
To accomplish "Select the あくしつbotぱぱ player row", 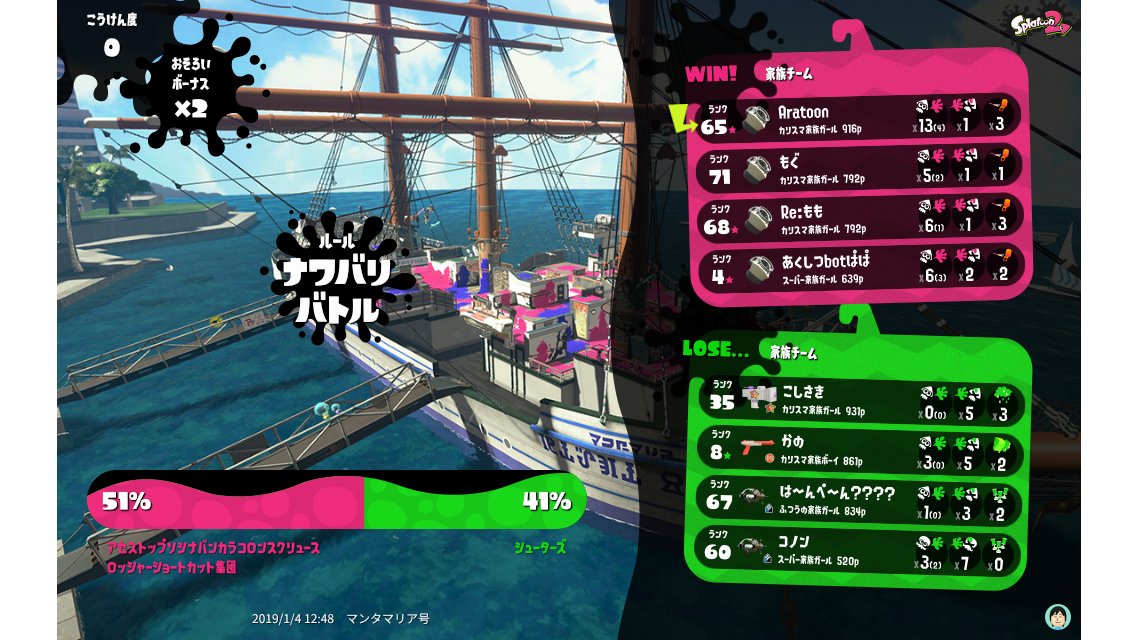I will coord(860,267).
